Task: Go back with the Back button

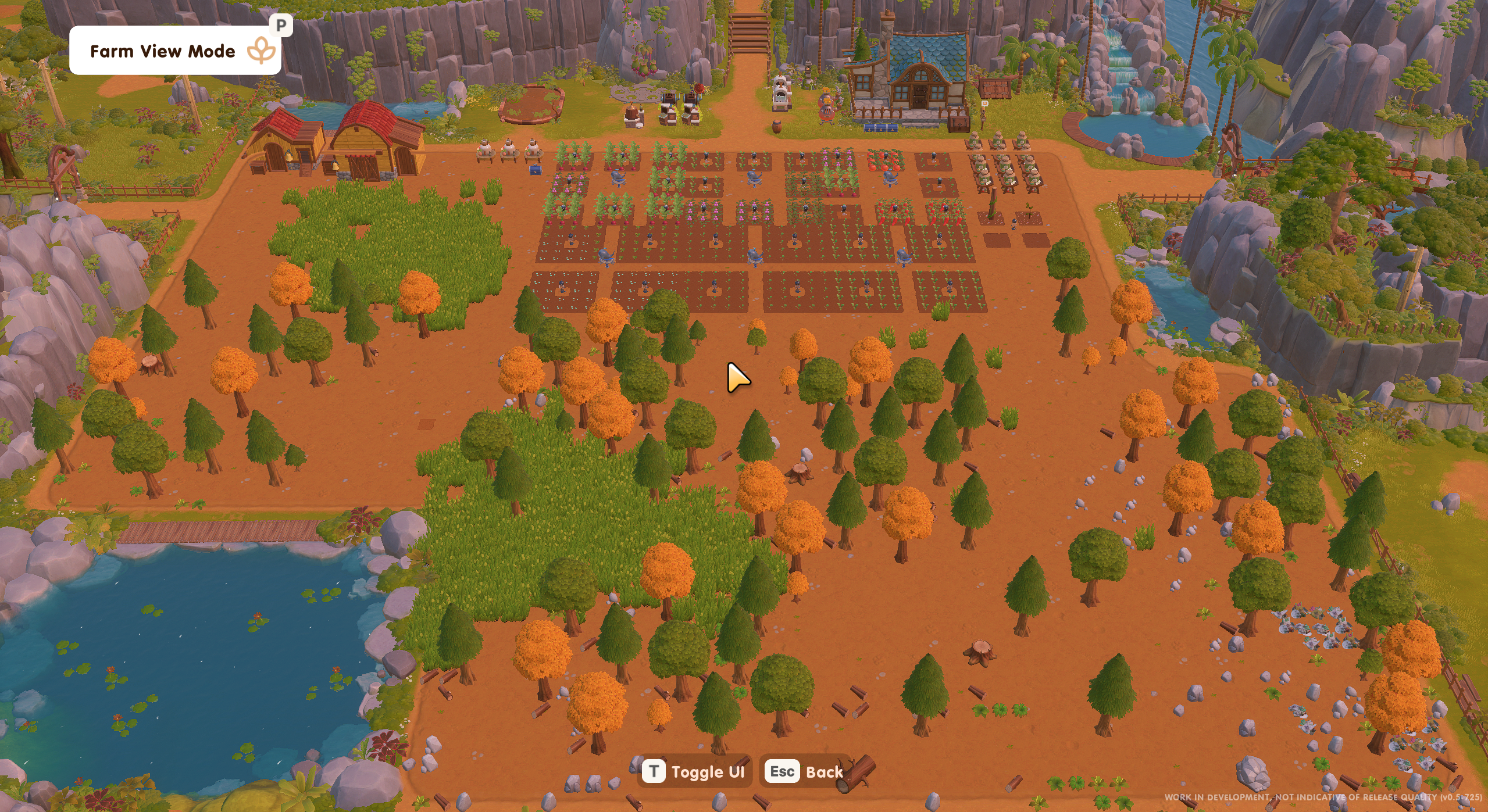Action: 804,772
